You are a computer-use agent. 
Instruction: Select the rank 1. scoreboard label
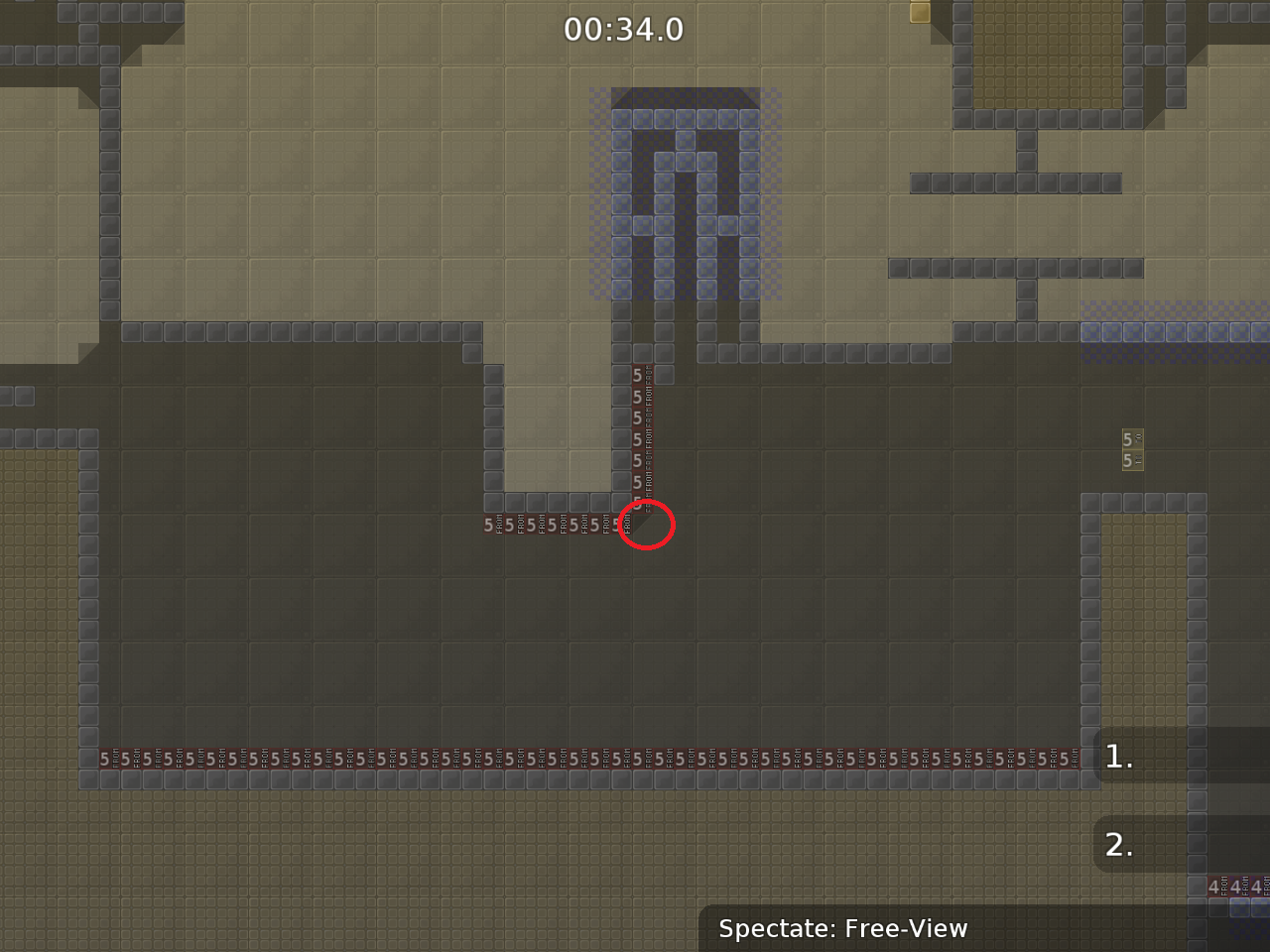1118,757
